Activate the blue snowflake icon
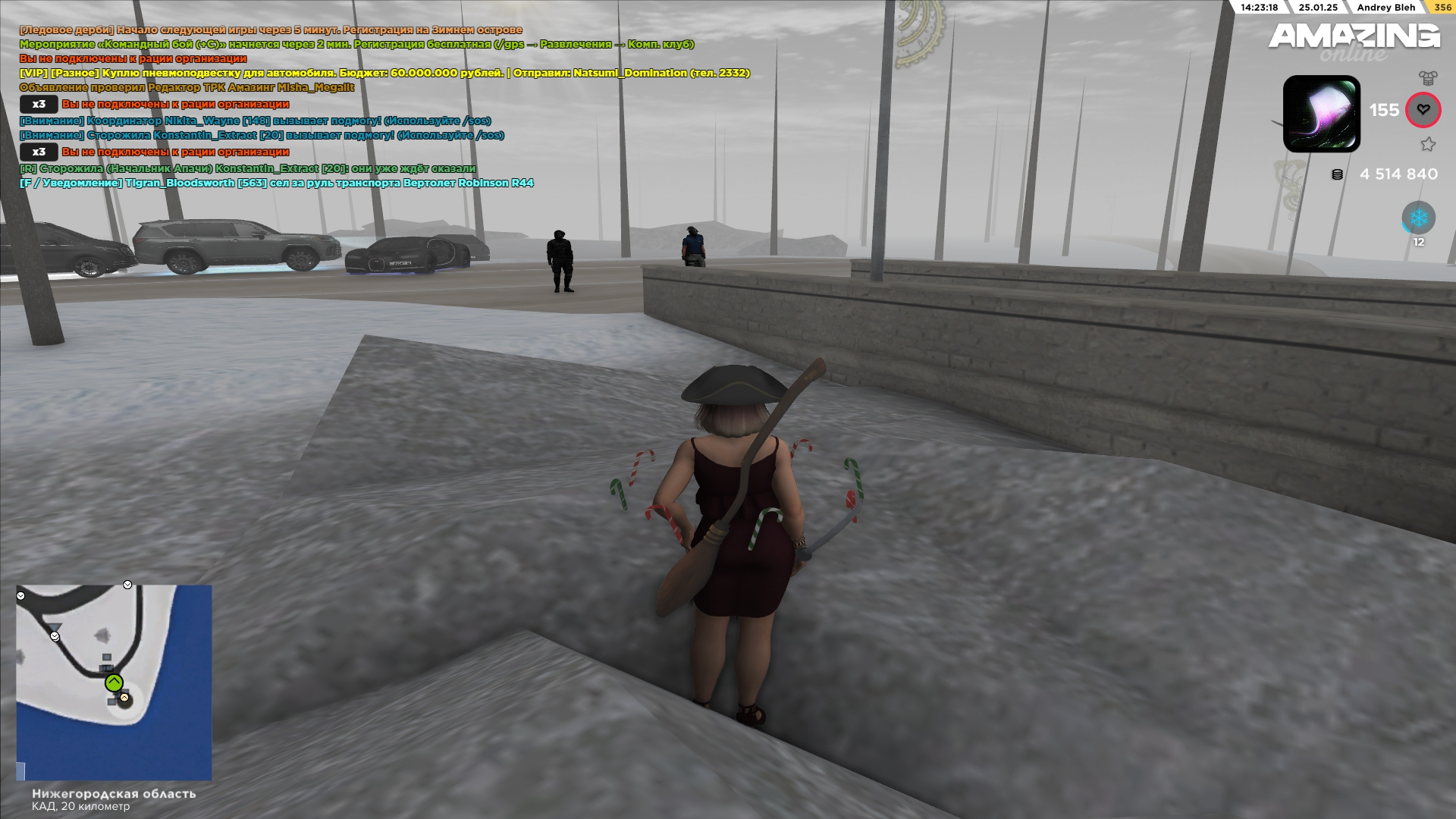The image size is (1456, 819). tap(1418, 218)
